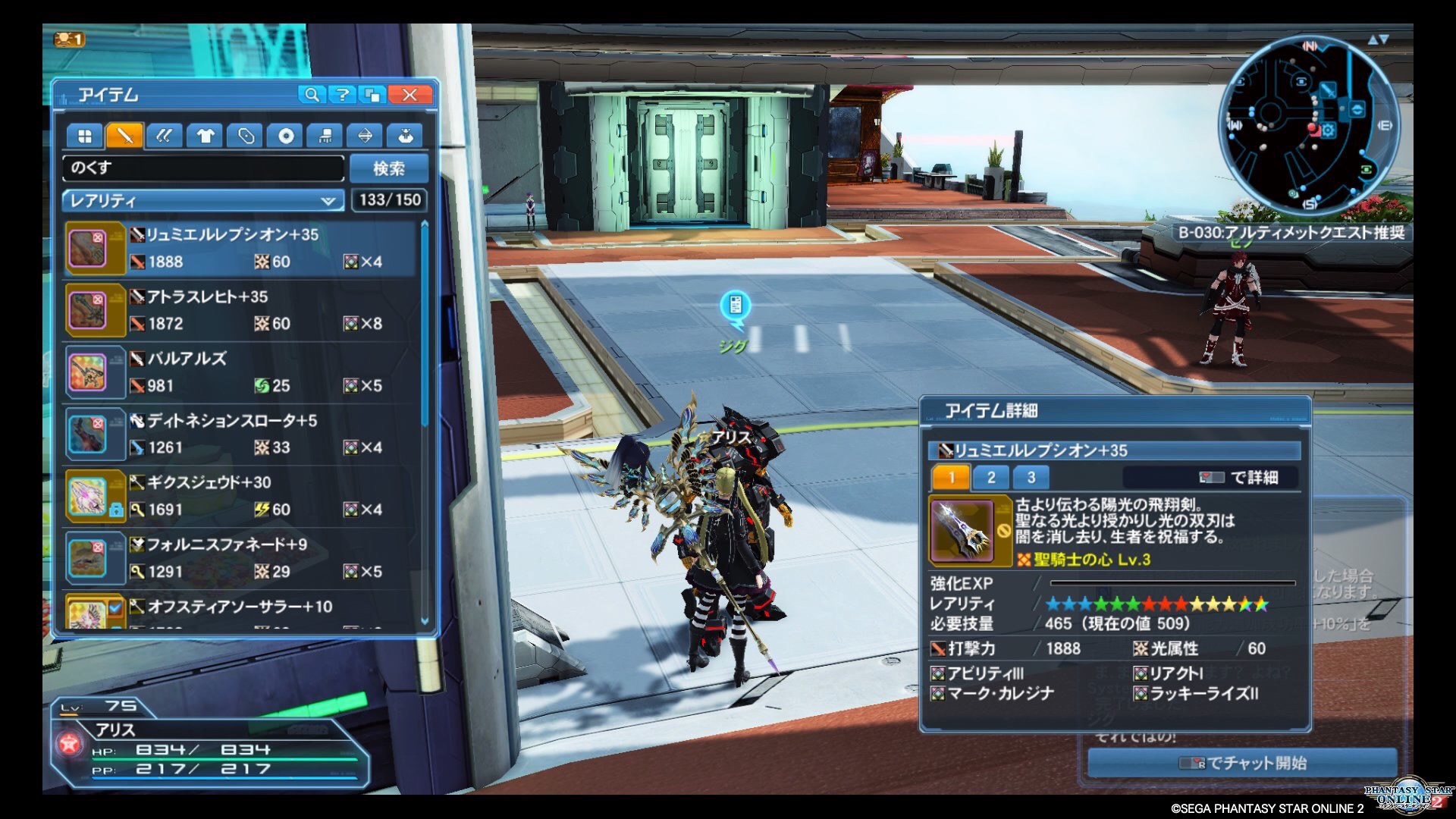Screen dimensions: 1456x819
Task: Click the magnifier search icon in title bar
Action: click(311, 95)
